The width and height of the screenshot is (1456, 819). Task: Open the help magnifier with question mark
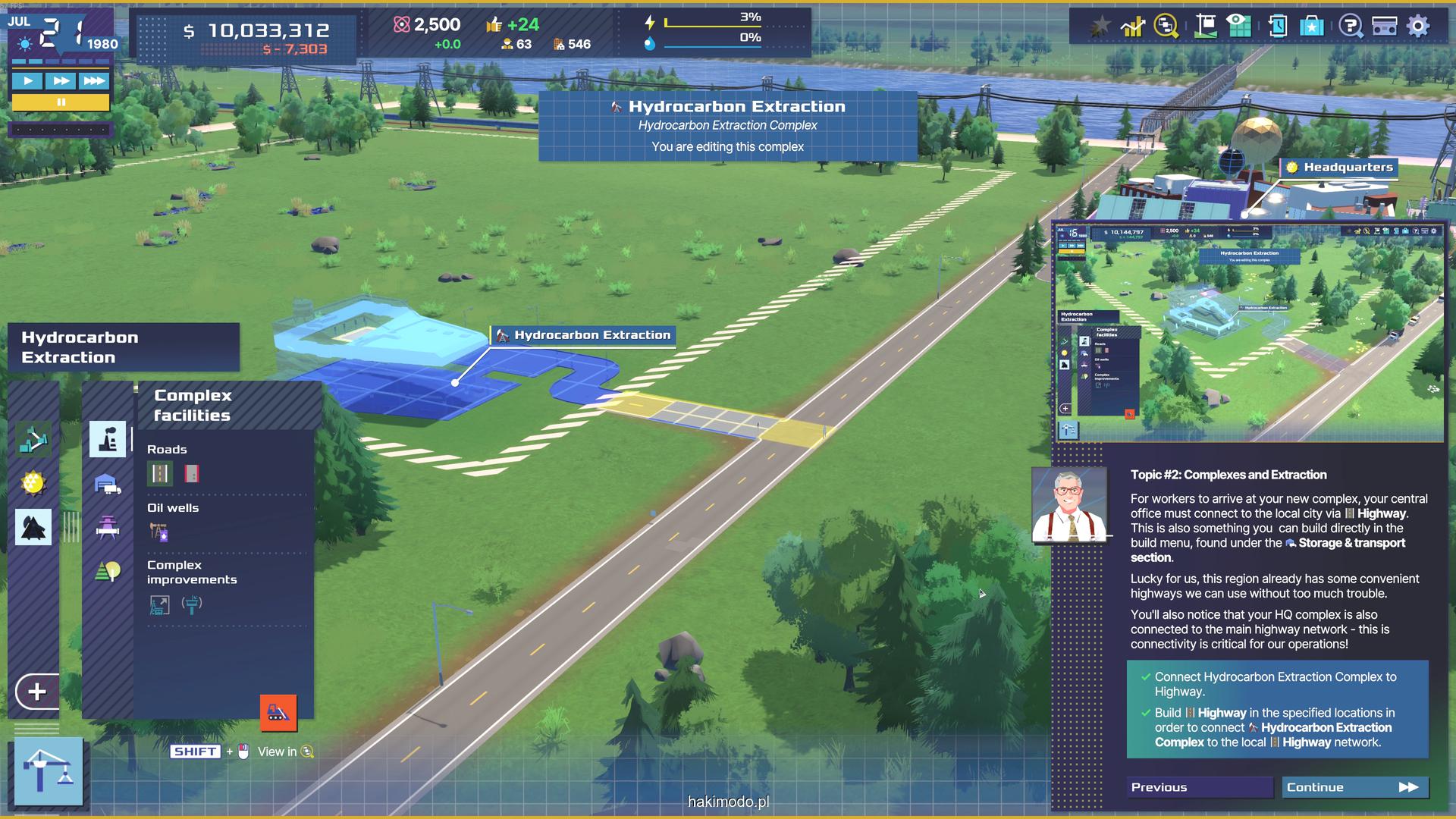click(1350, 26)
